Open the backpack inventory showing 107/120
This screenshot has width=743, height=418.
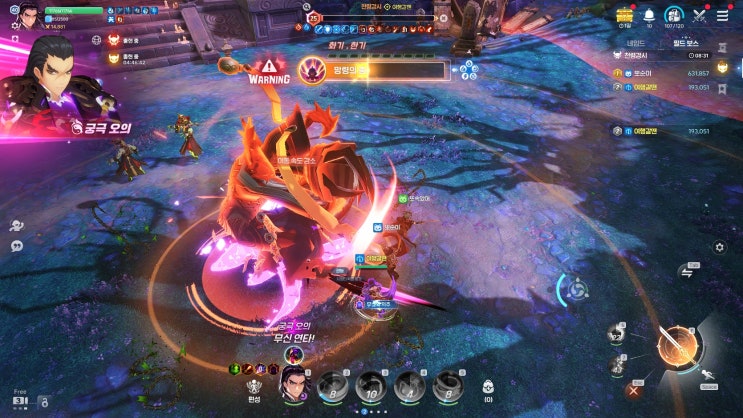[x=673, y=15]
